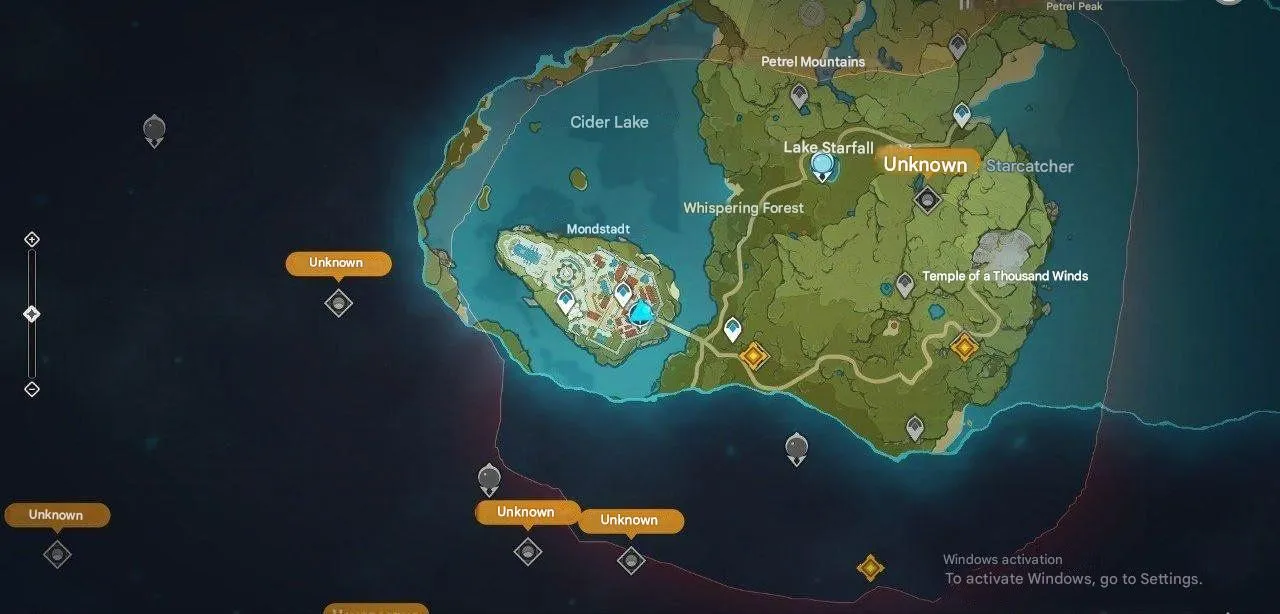Select the locked waypoint below Petrel Mountains label

(x=799, y=96)
